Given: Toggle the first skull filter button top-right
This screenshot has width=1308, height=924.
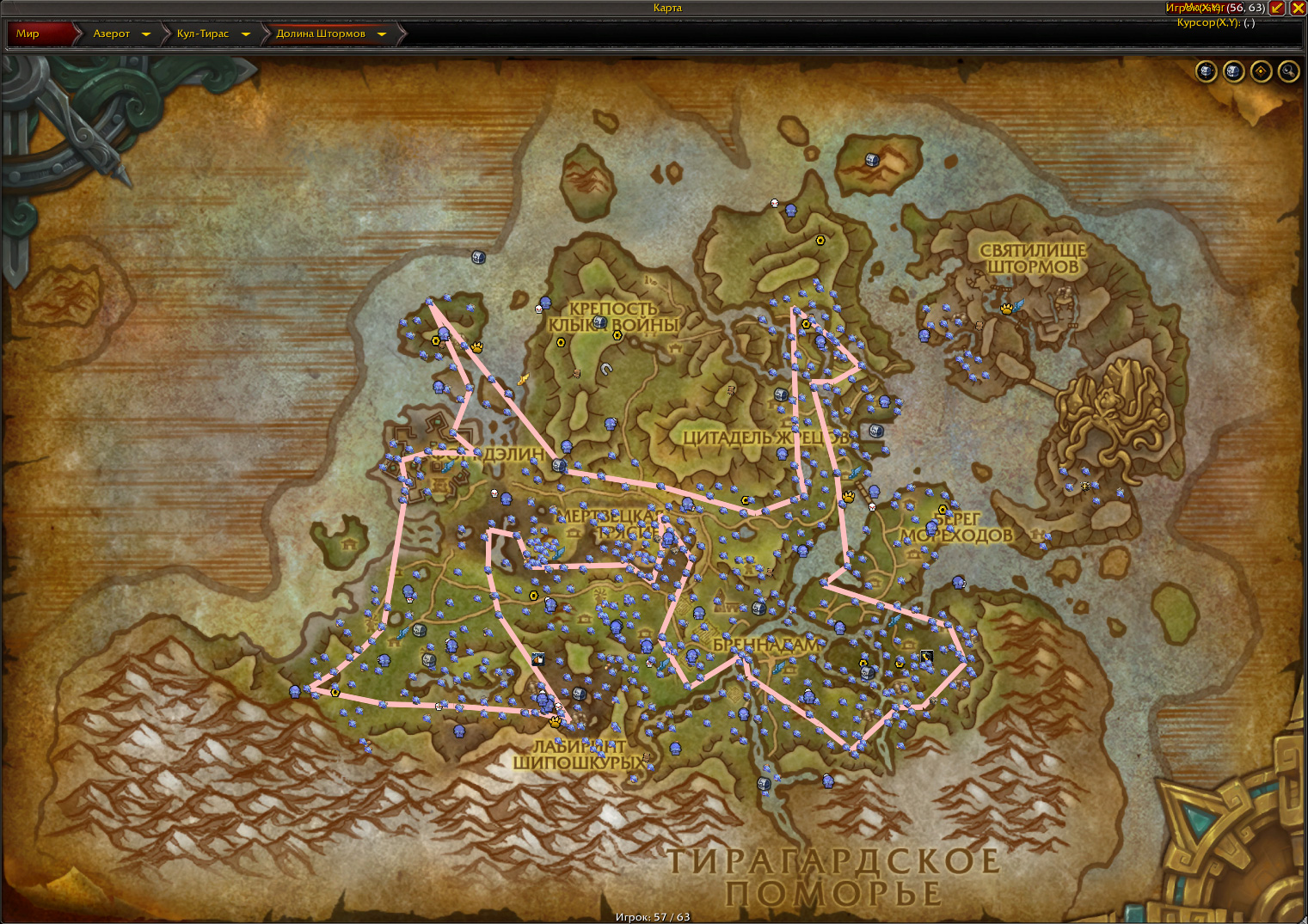Looking at the screenshot, I should point(1207,71).
